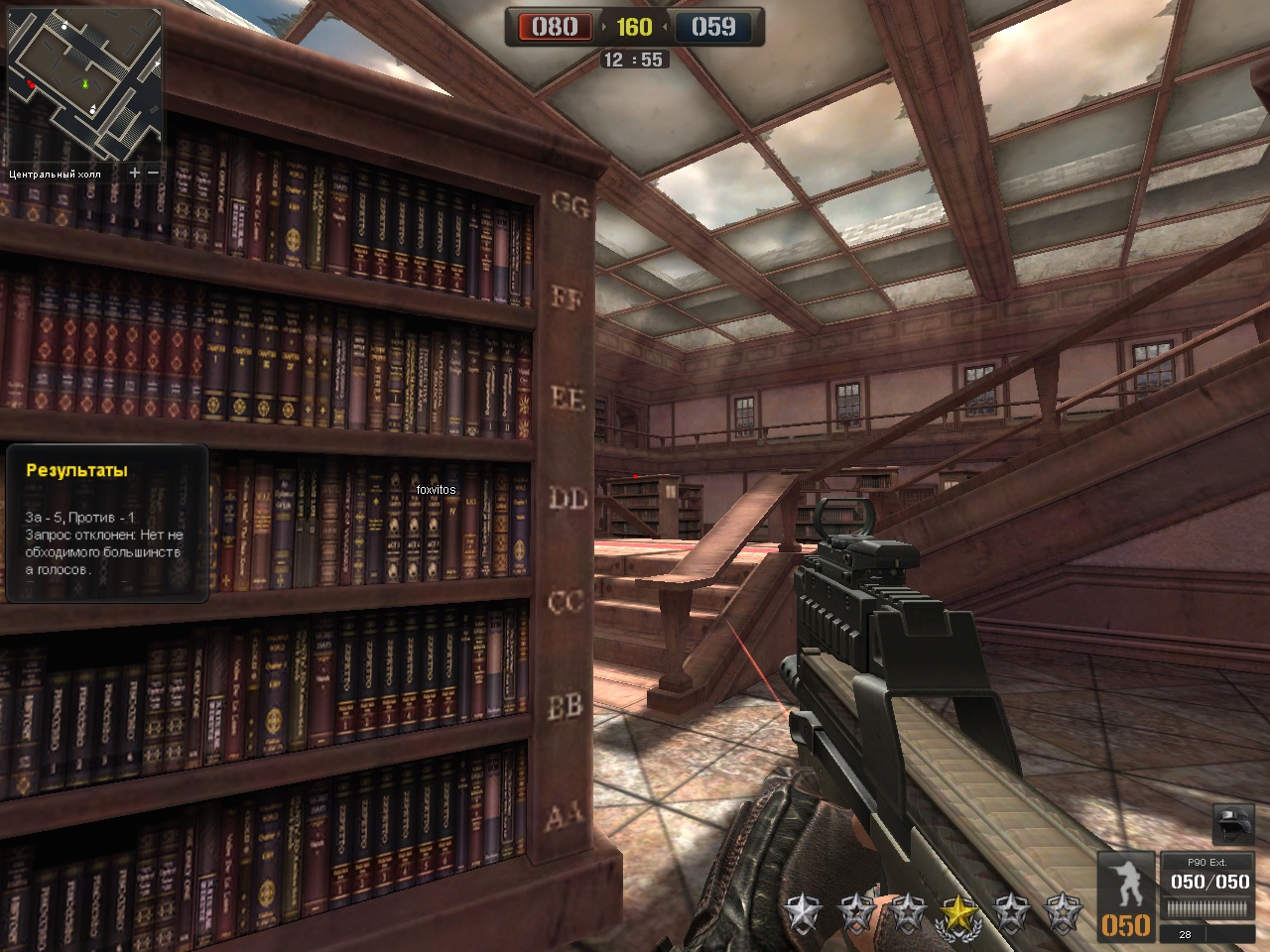
Task: Zoom out the minimap with the minus button
Action: (x=154, y=173)
